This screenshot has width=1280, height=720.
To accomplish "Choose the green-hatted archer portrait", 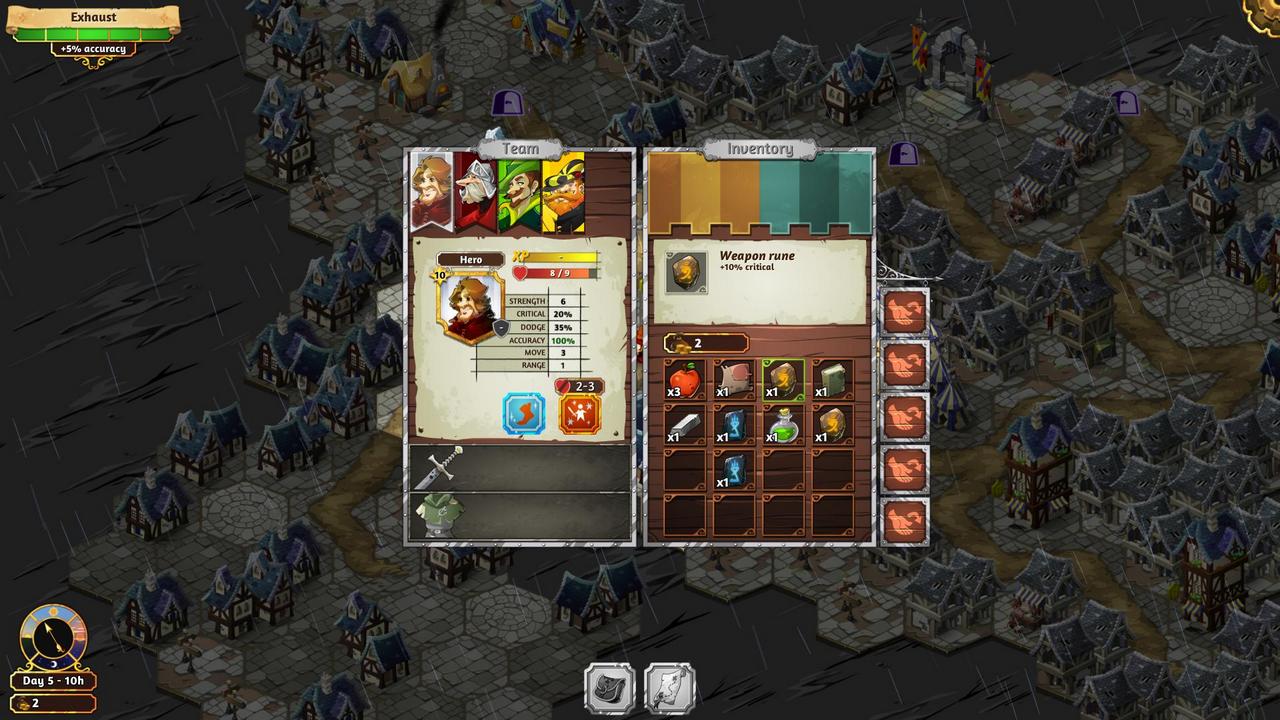I will click(518, 190).
